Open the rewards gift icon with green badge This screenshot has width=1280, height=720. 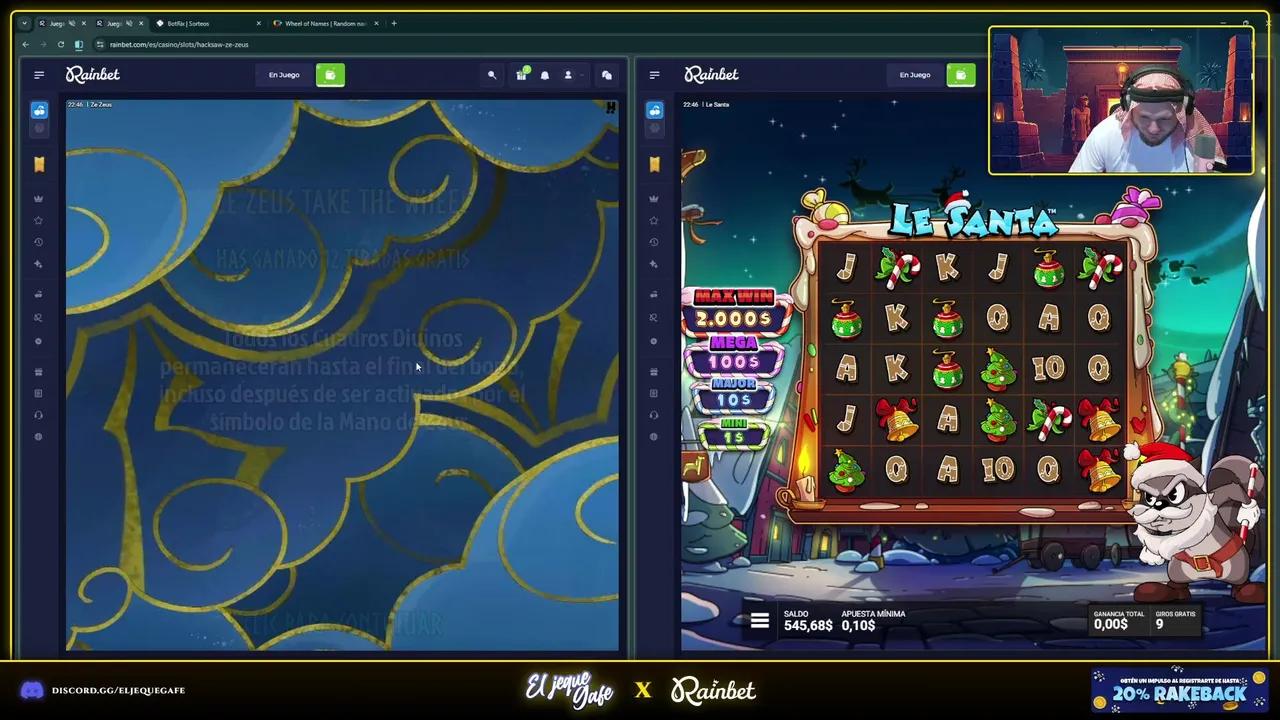522,74
